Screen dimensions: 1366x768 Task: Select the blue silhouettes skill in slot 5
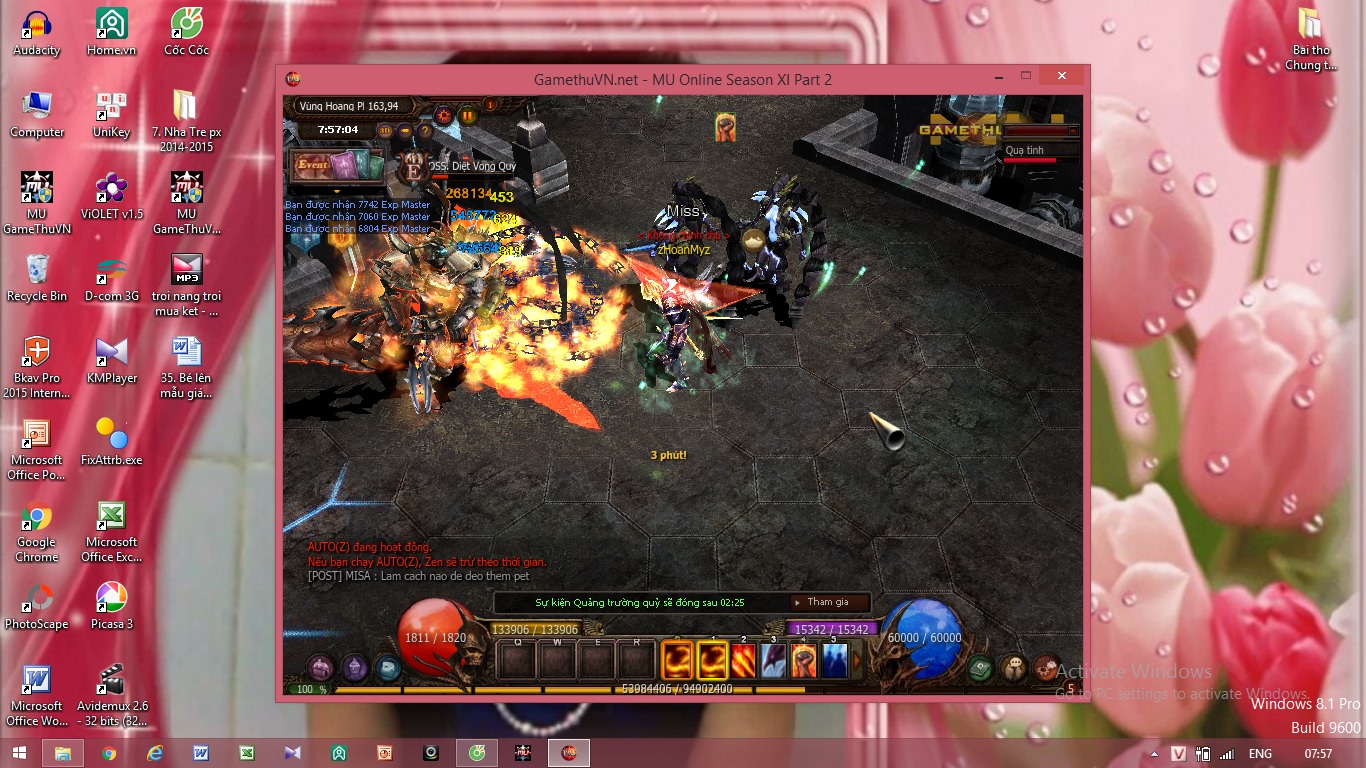834,660
